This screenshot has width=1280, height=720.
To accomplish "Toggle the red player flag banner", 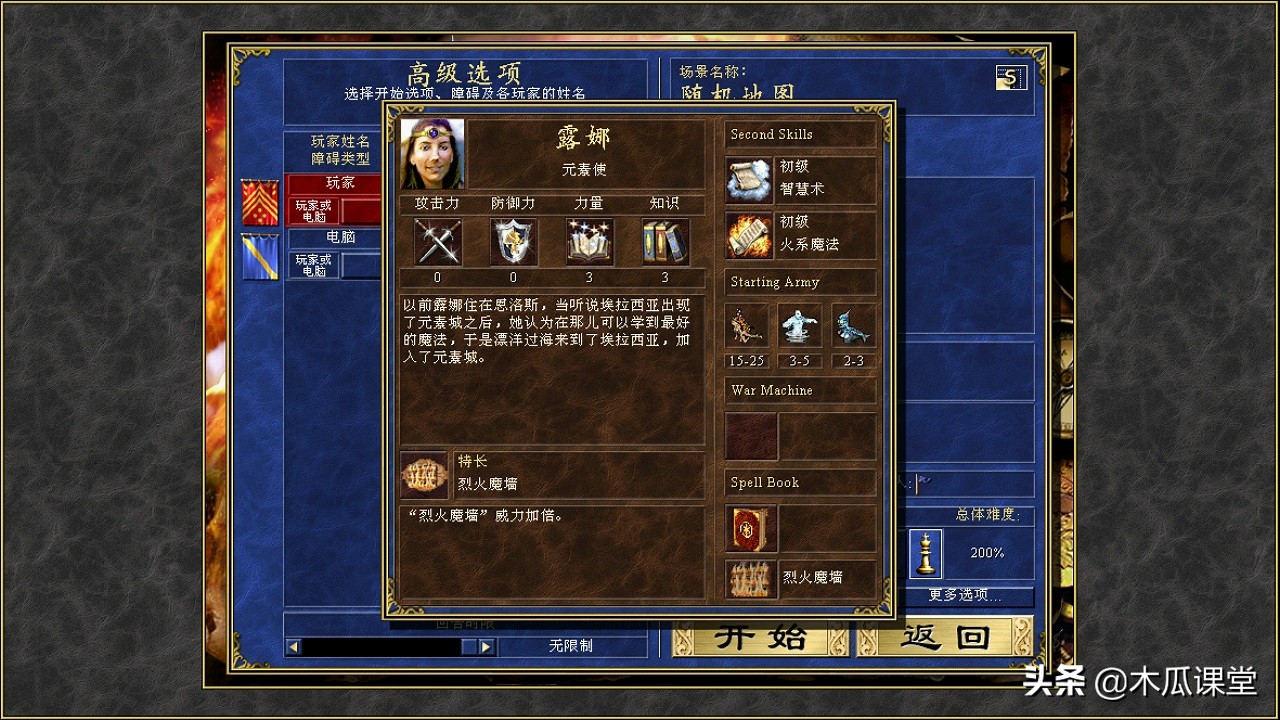I will click(x=258, y=201).
